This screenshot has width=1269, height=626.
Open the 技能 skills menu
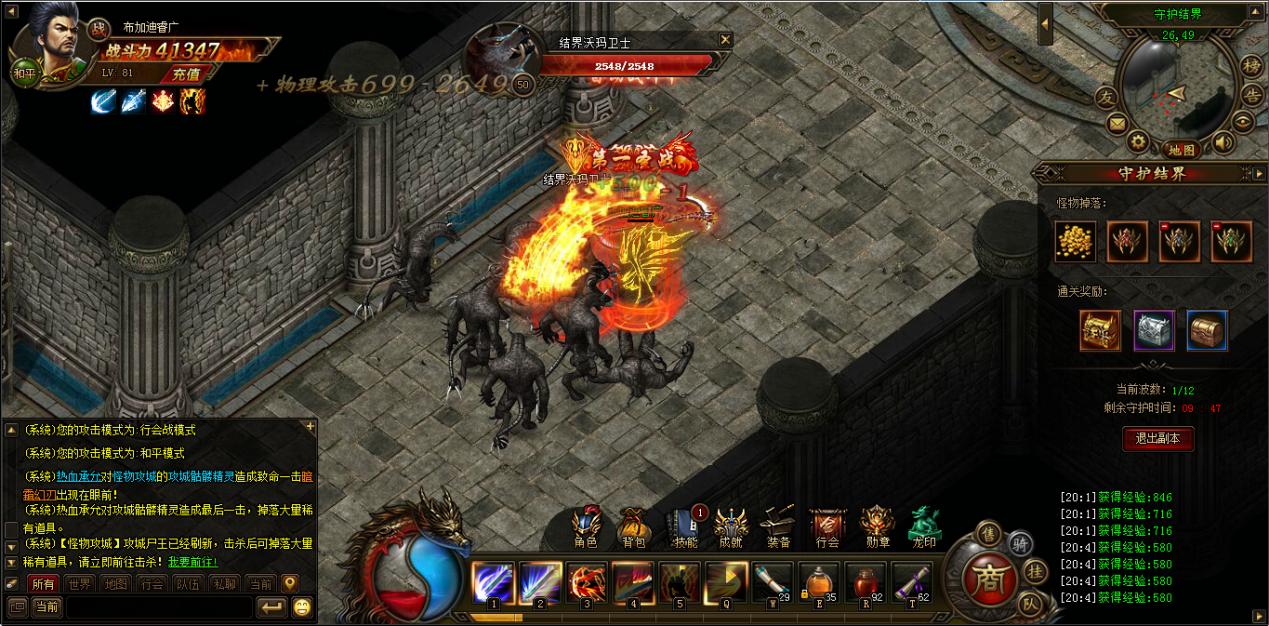(x=683, y=528)
